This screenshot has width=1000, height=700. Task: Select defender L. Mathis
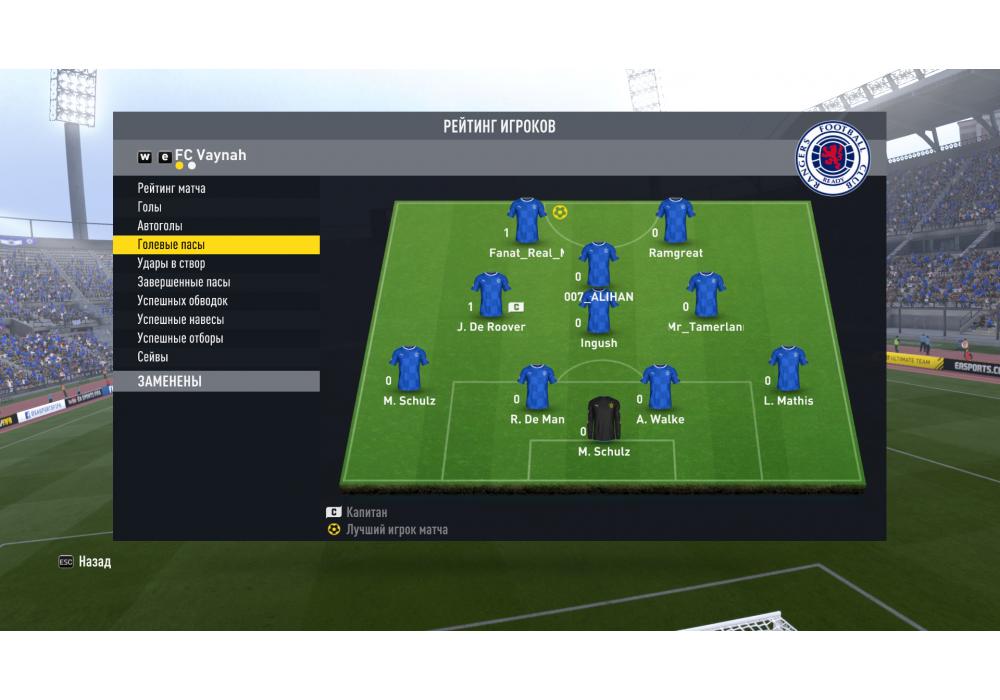[x=788, y=369]
